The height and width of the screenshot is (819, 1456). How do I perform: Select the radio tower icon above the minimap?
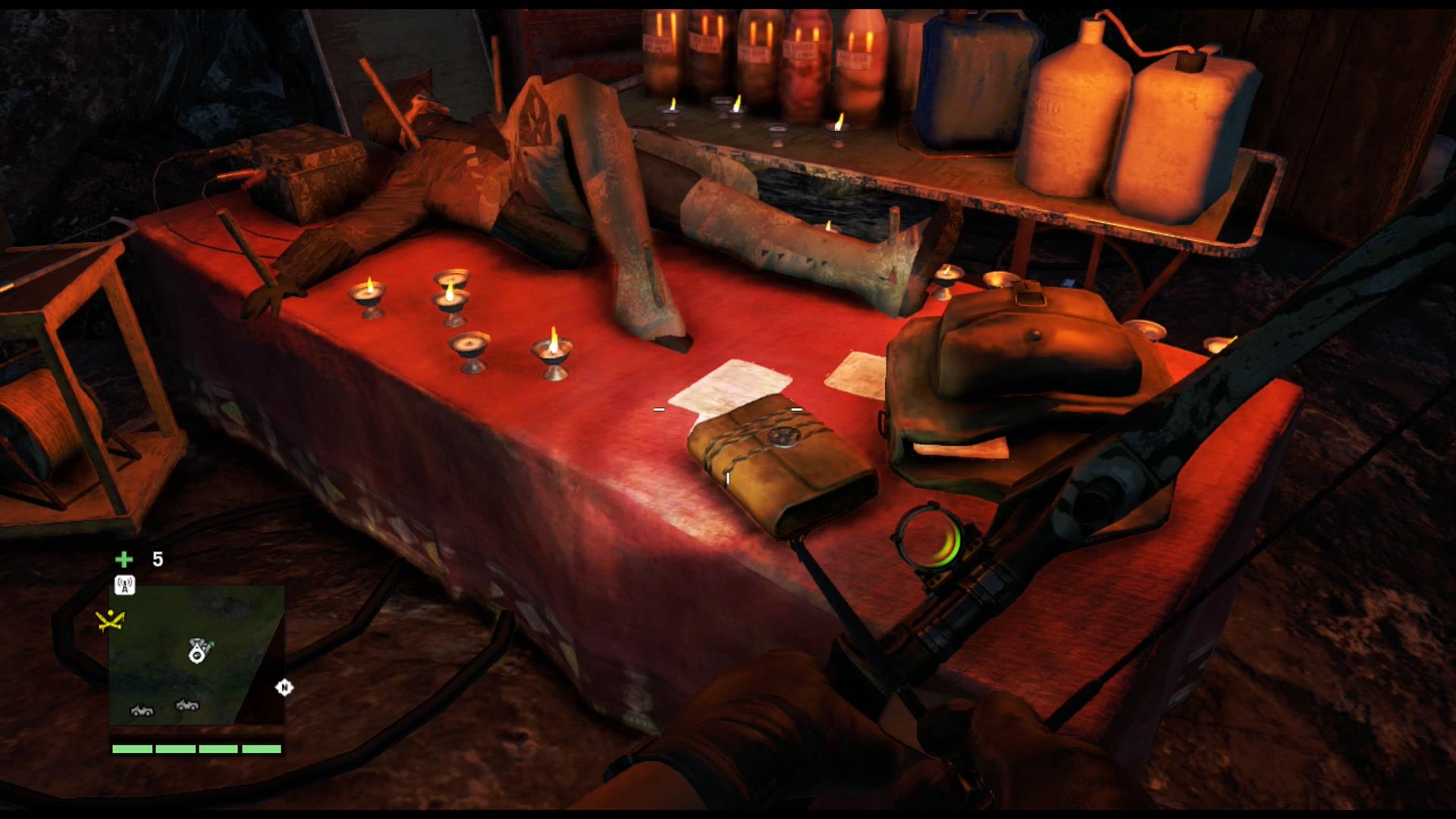coord(124,585)
